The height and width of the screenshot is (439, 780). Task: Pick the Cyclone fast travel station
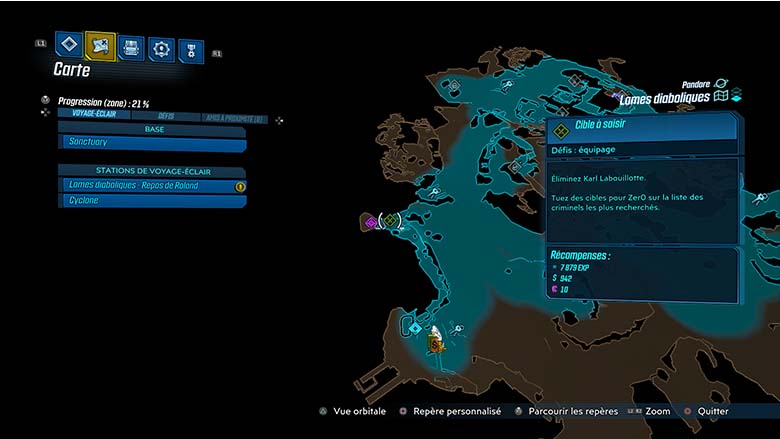(152, 201)
